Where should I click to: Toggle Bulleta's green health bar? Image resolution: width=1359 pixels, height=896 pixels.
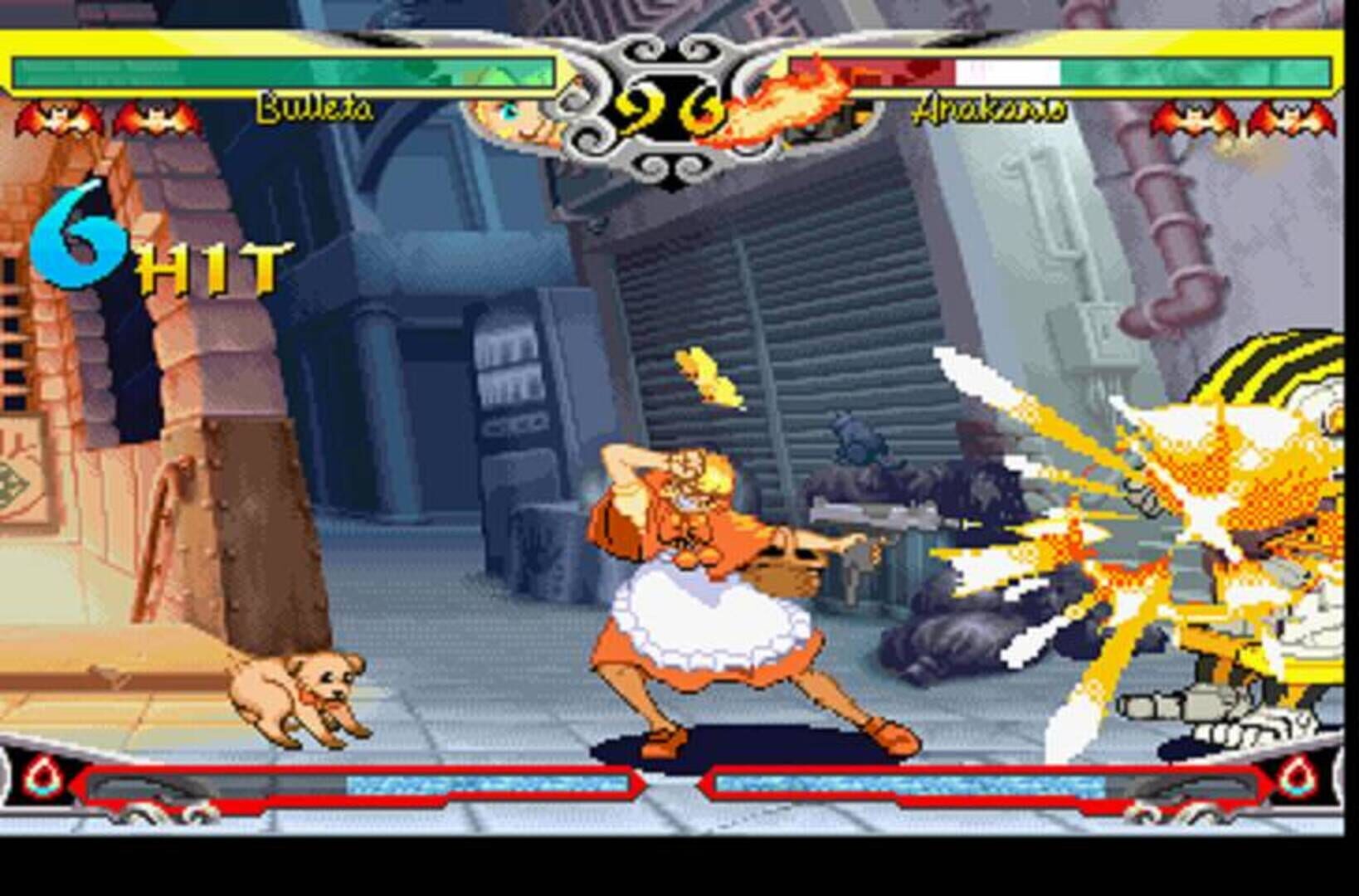282,71
